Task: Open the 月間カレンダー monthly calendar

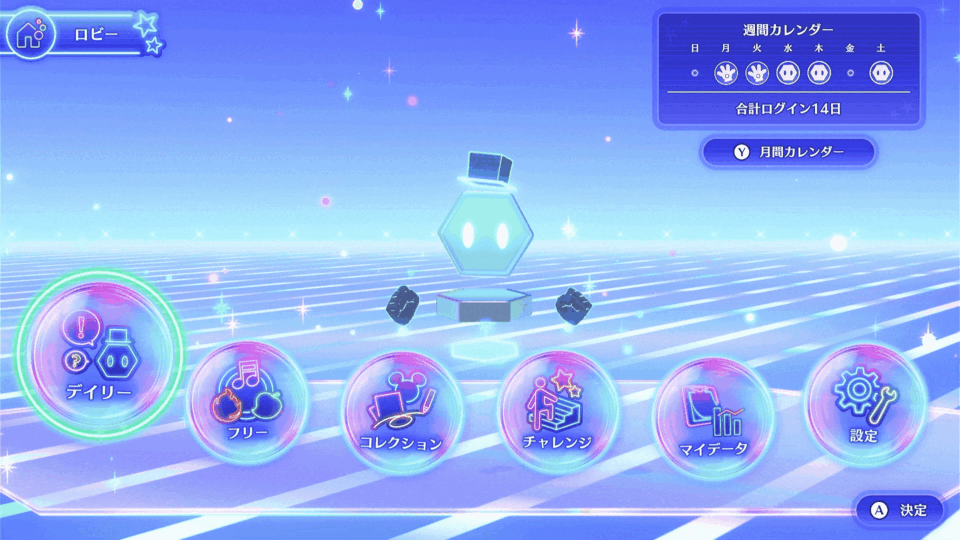Action: [x=789, y=152]
